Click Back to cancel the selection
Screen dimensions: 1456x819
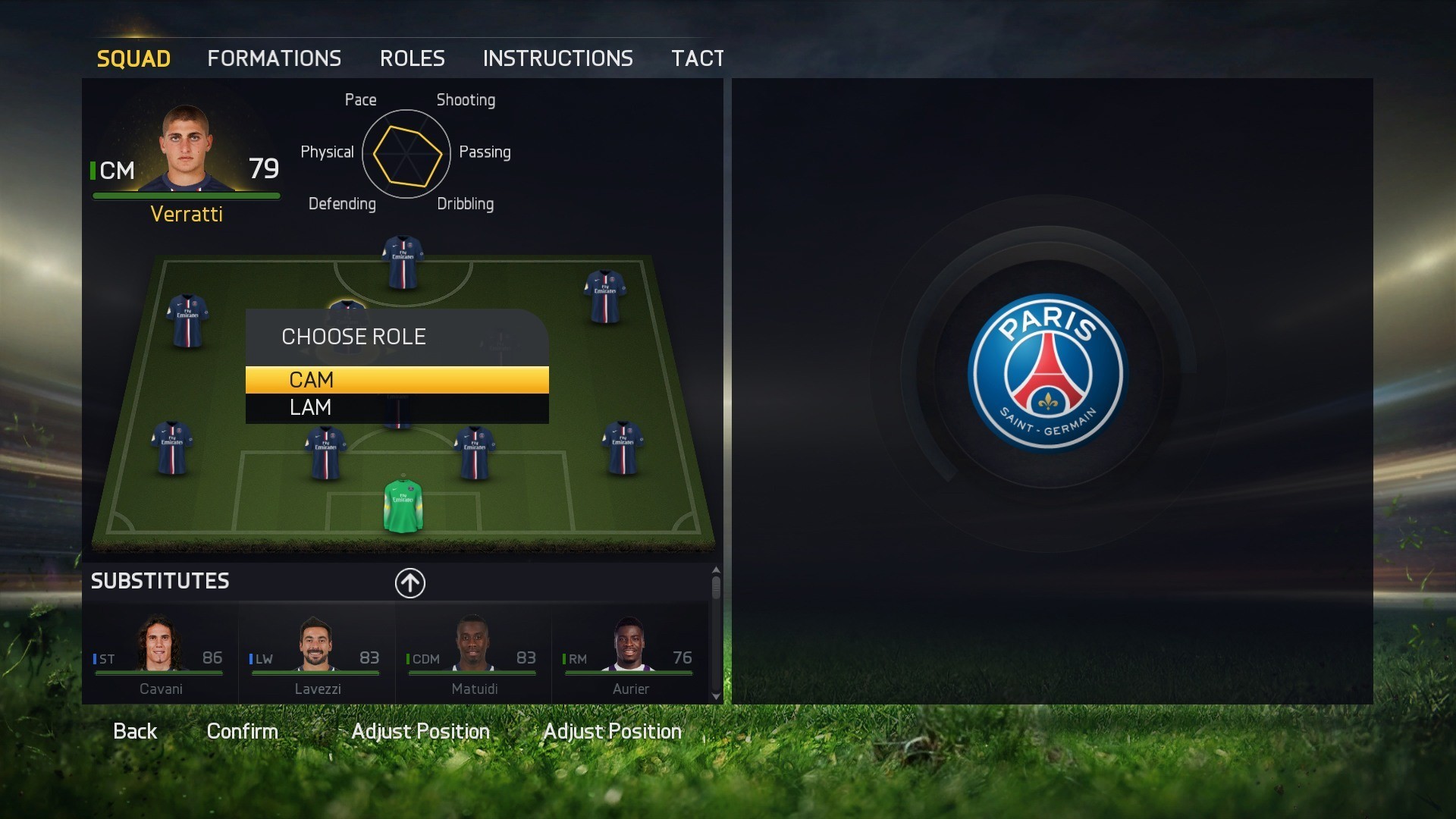pos(135,730)
